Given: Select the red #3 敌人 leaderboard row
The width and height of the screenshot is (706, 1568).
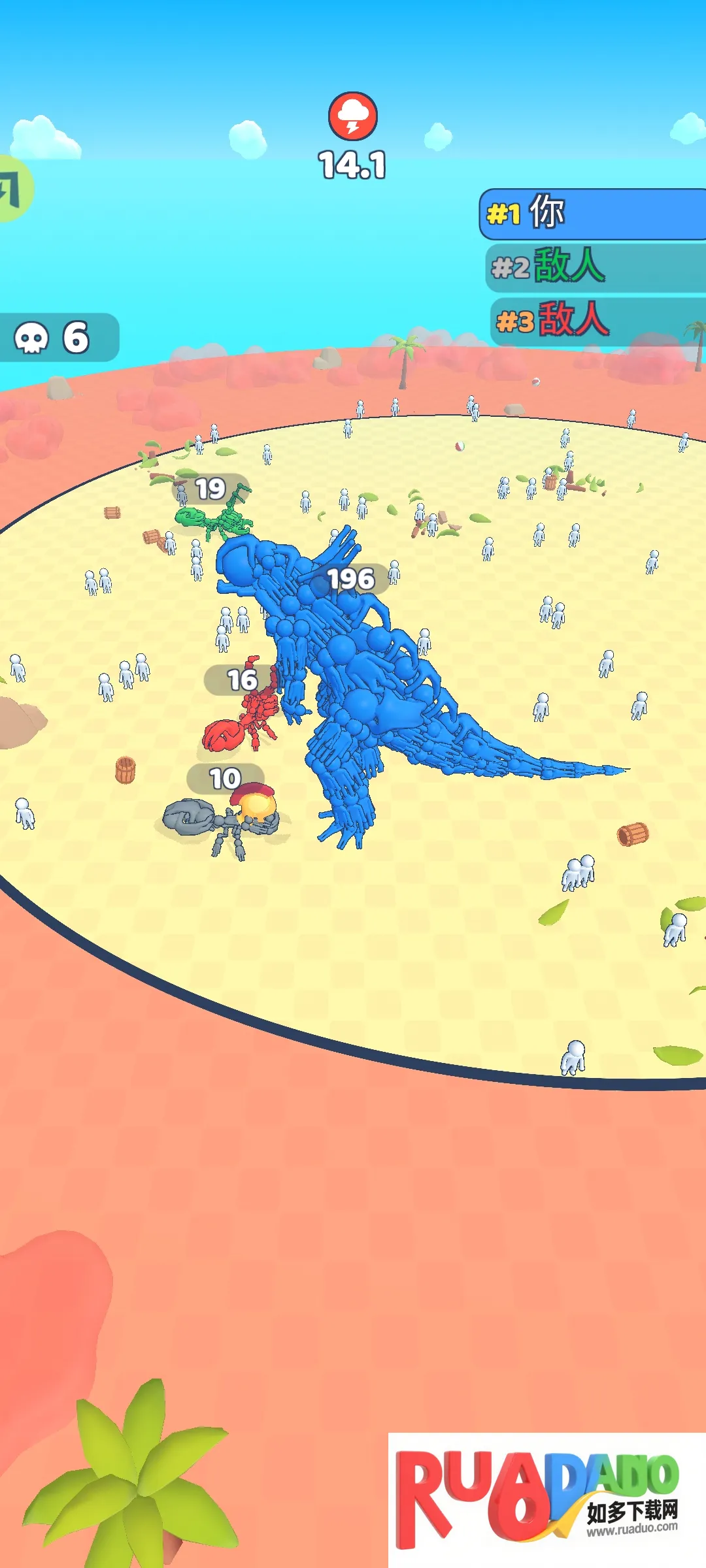Looking at the screenshot, I should tap(596, 320).
